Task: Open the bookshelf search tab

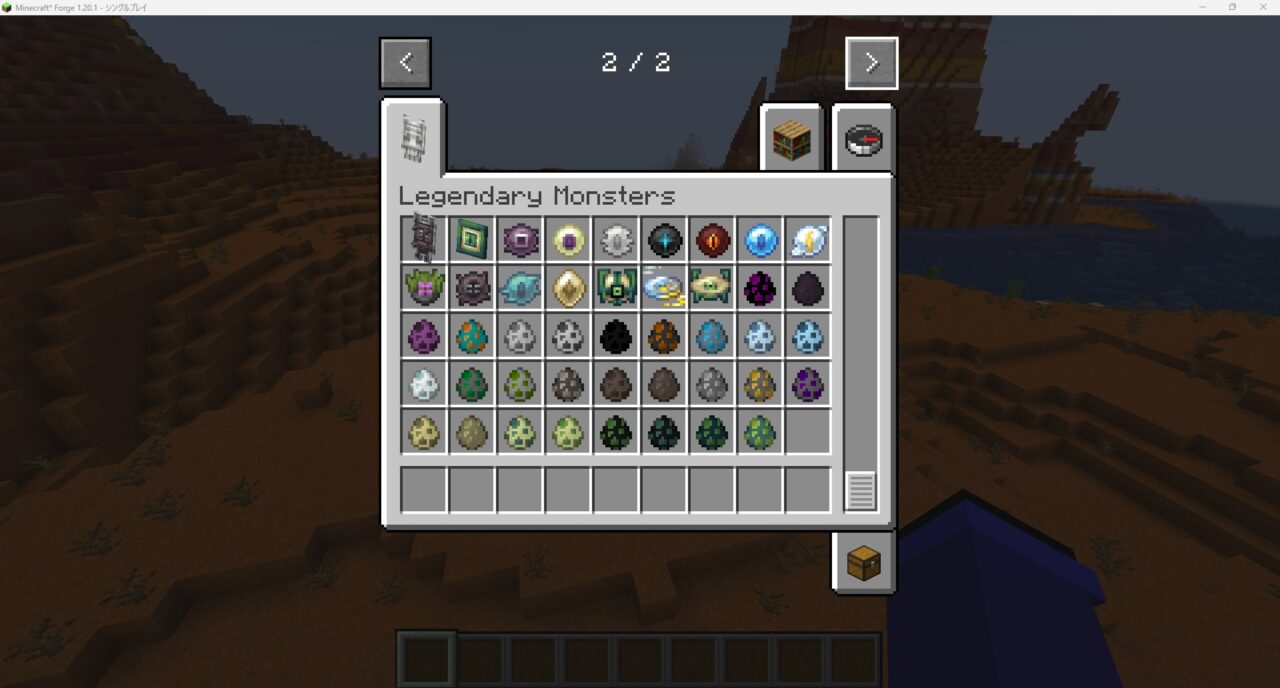Action: [x=791, y=140]
